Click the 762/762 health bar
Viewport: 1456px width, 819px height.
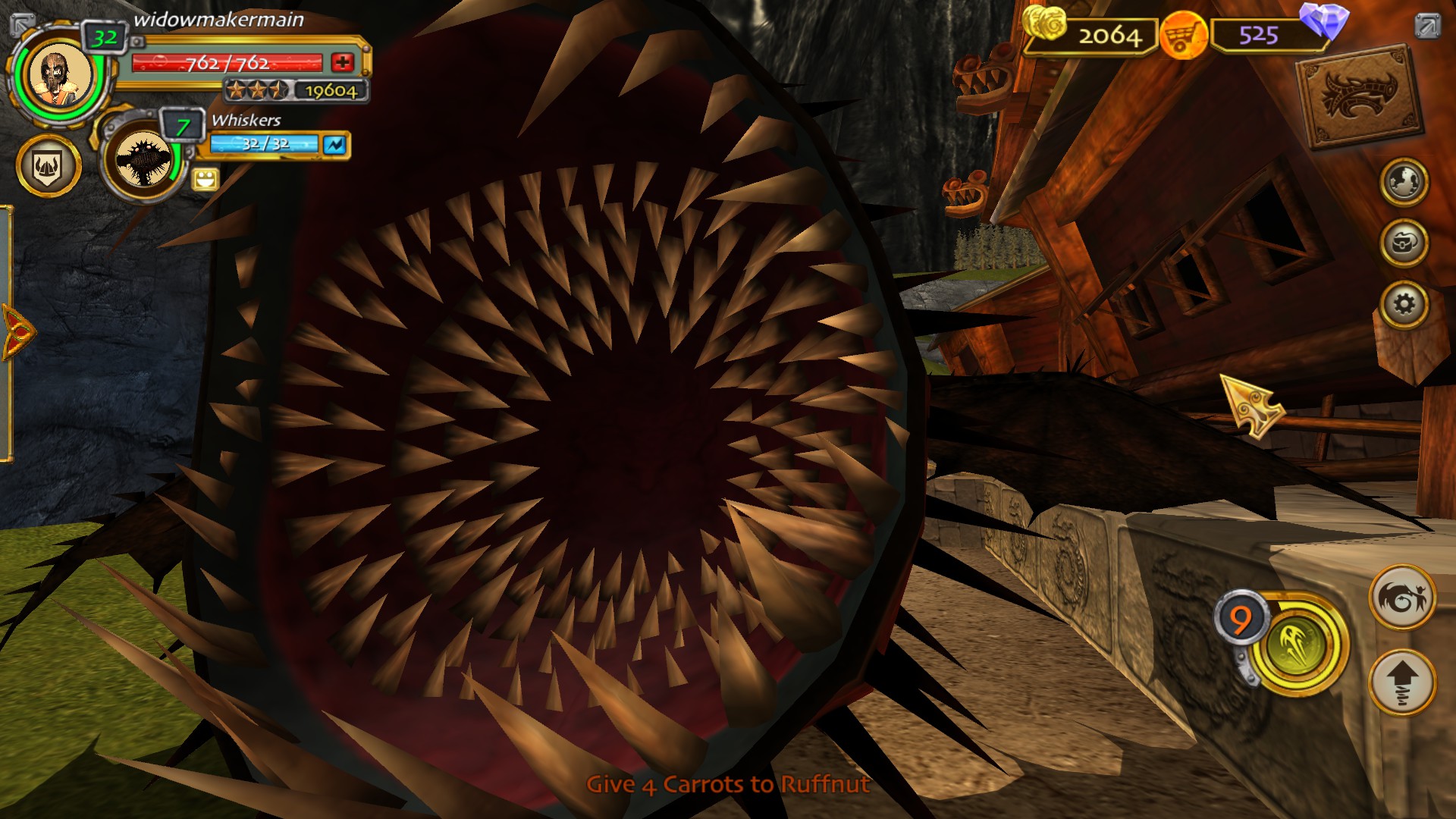(x=227, y=62)
